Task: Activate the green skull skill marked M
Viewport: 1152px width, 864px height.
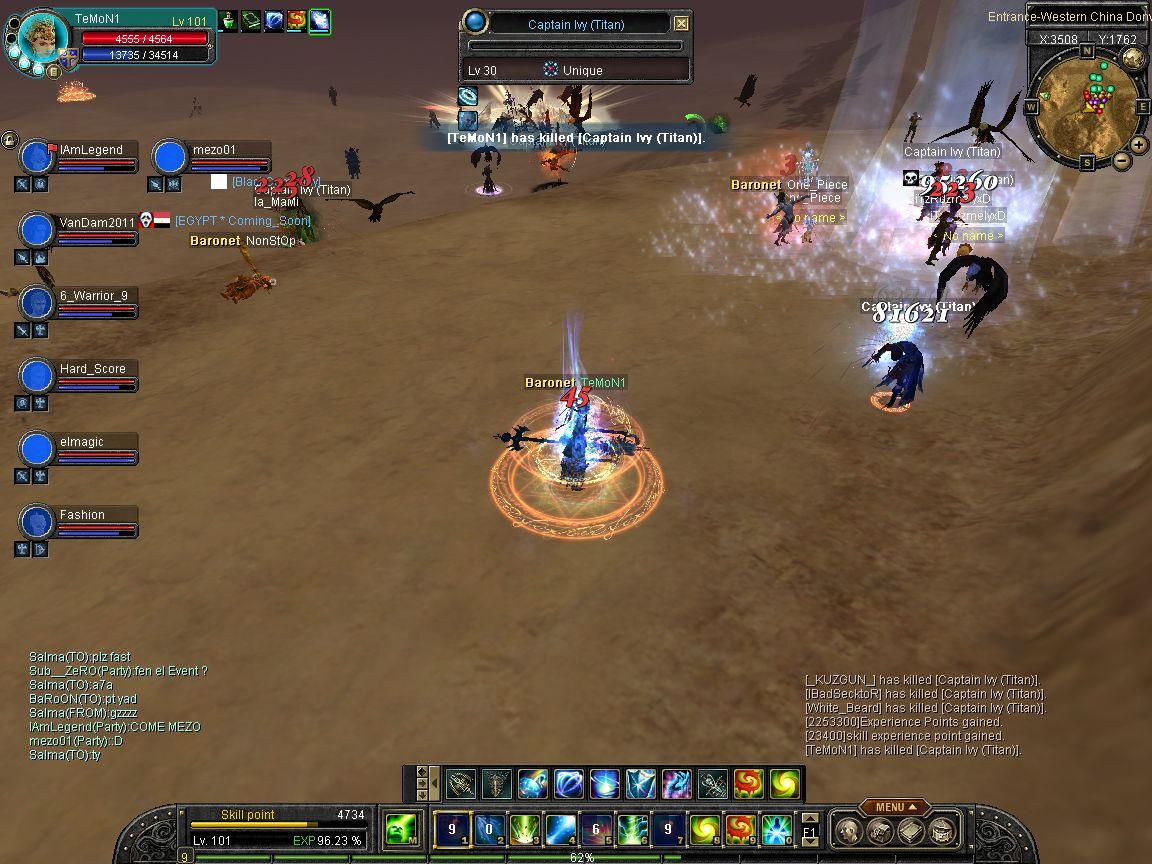Action: [401, 829]
